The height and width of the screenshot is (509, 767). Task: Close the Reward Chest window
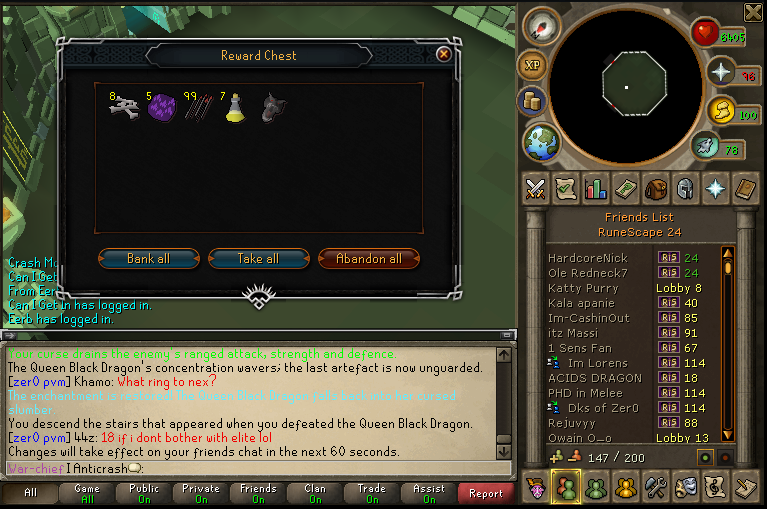tap(443, 55)
